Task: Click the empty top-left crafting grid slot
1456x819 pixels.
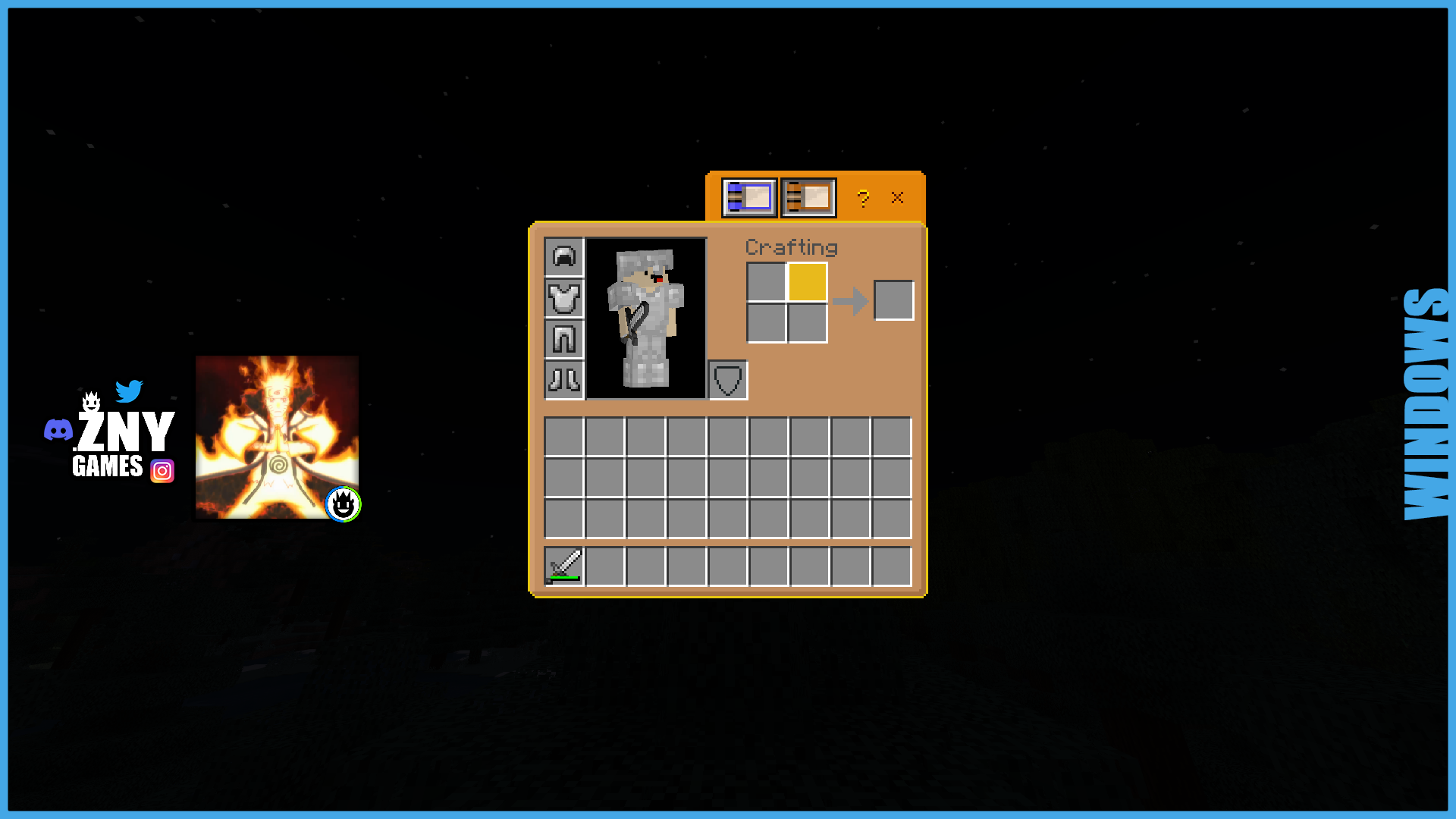Action: pyautogui.click(x=766, y=282)
